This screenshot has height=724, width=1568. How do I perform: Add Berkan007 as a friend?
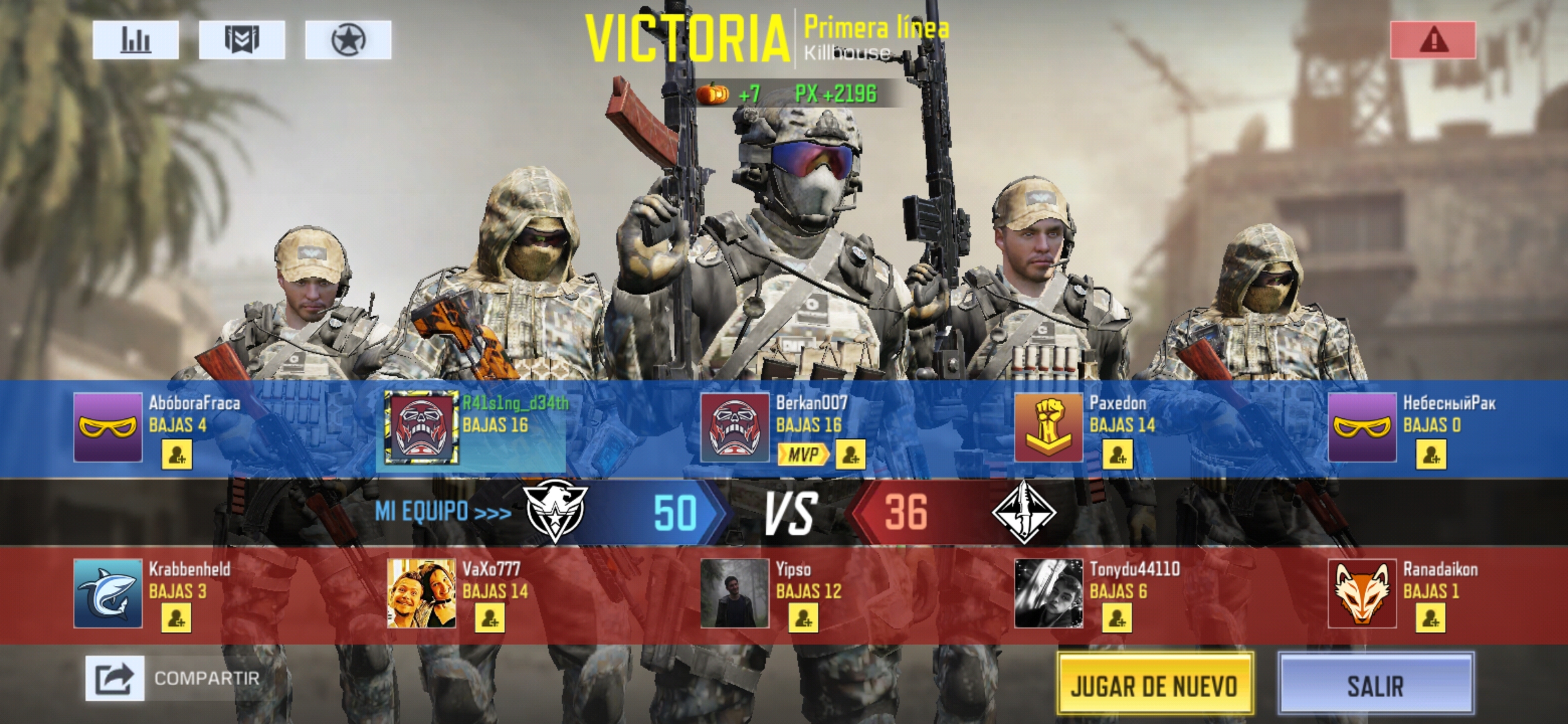point(850,455)
